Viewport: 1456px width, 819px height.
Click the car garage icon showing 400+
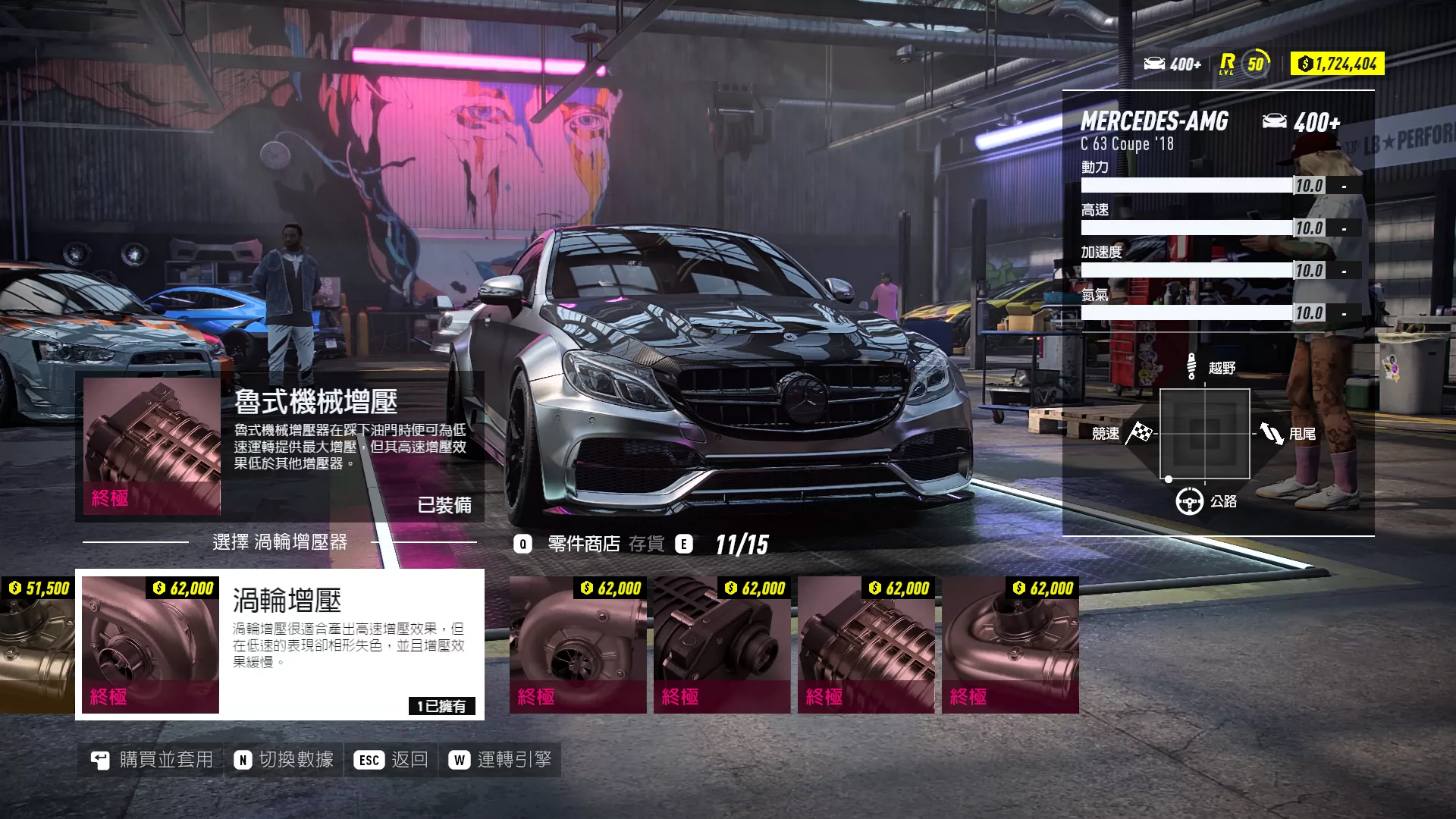[x=1171, y=64]
